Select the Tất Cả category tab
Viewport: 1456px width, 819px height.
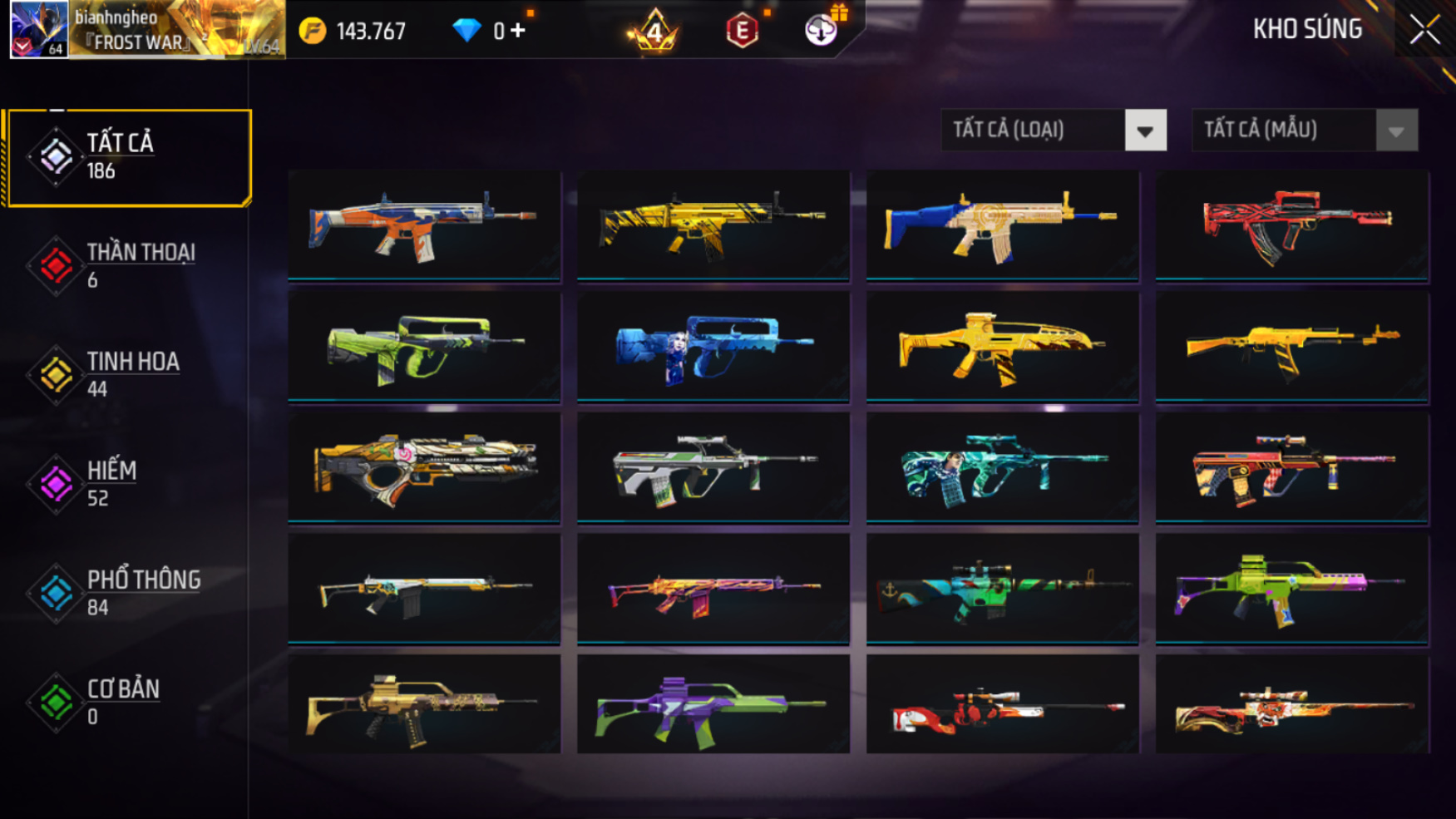(x=128, y=157)
